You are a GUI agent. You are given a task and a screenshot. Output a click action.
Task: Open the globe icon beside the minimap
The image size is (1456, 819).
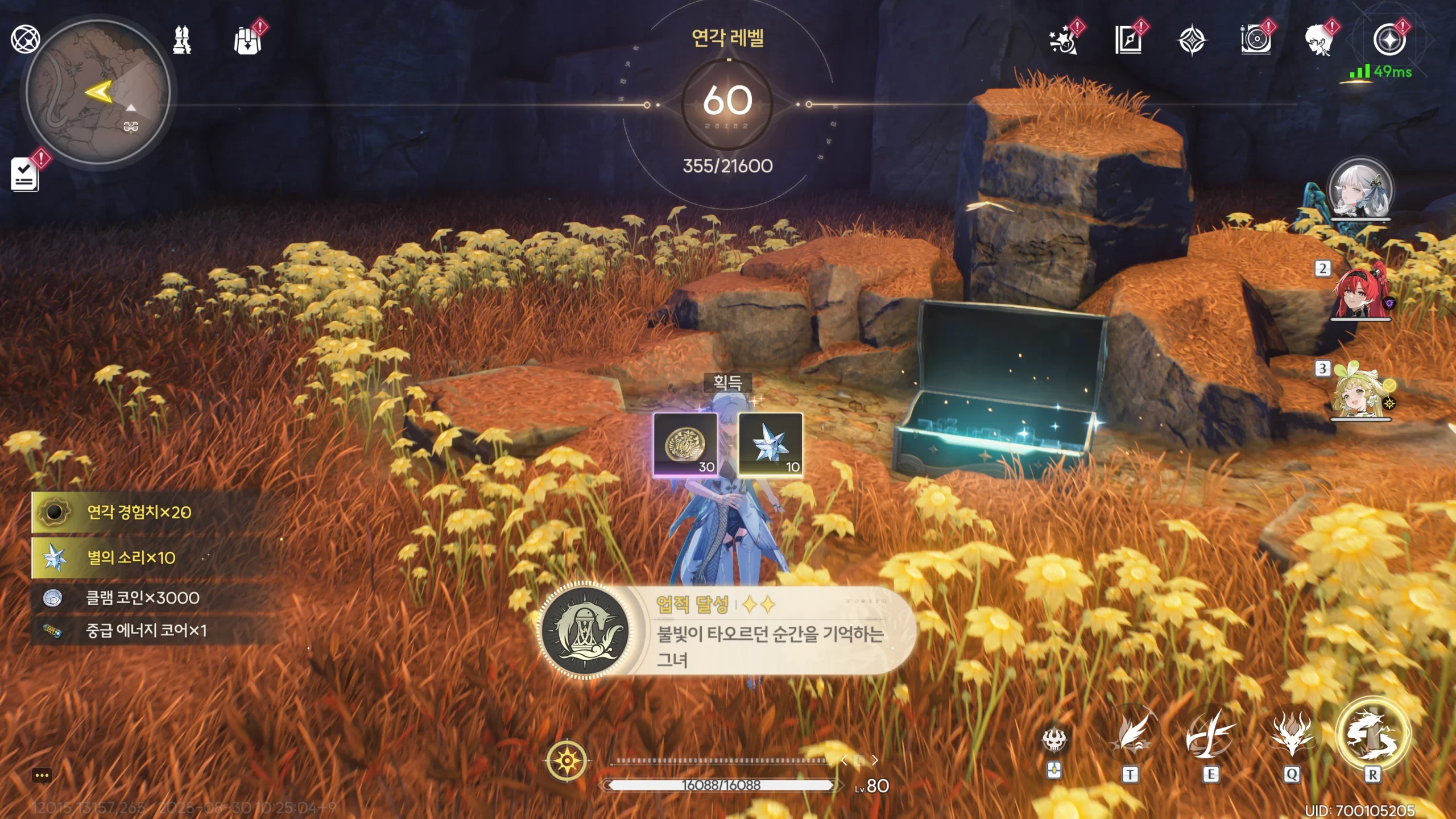coord(25,39)
